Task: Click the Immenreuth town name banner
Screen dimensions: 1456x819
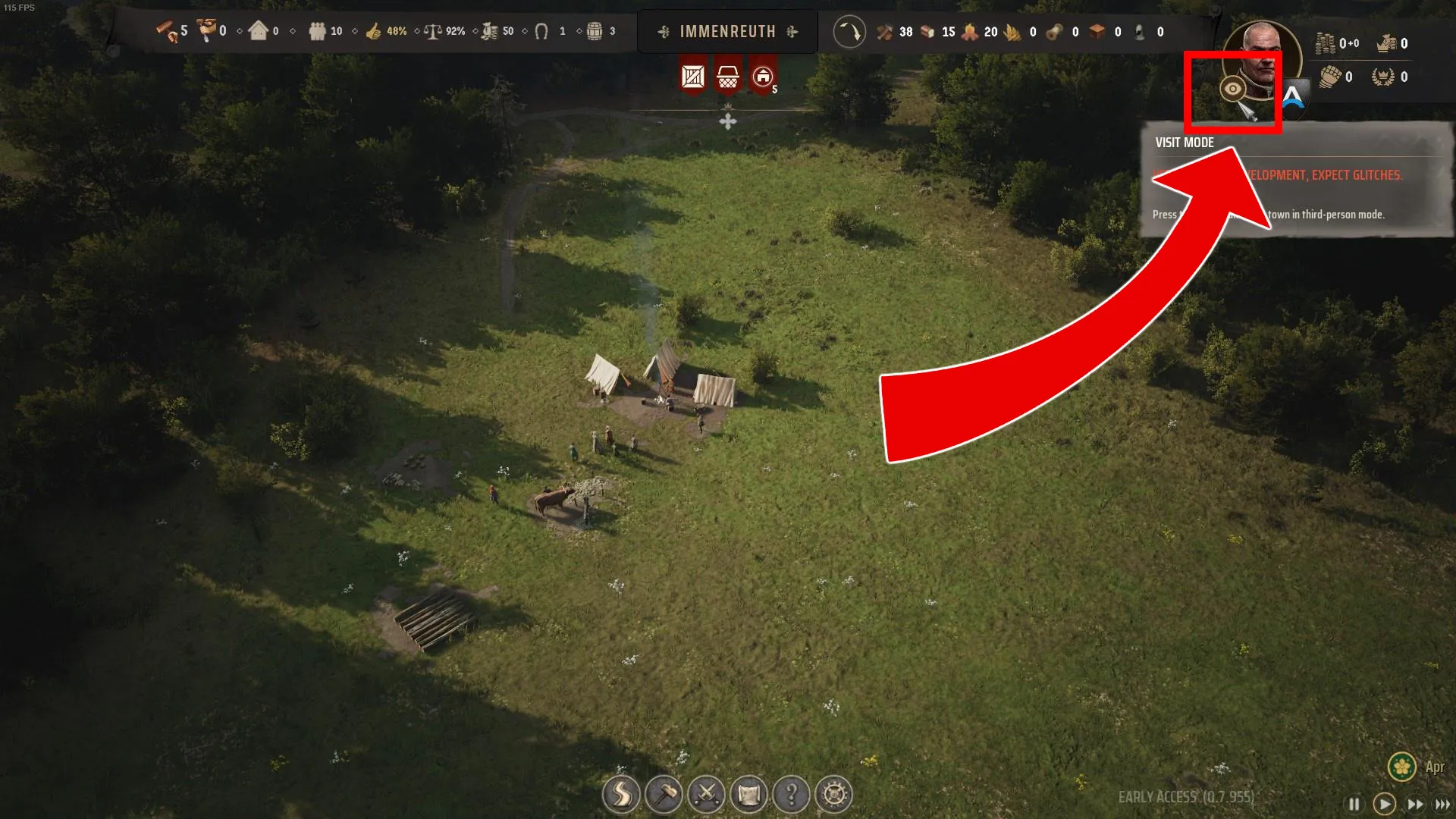Action: (727, 32)
